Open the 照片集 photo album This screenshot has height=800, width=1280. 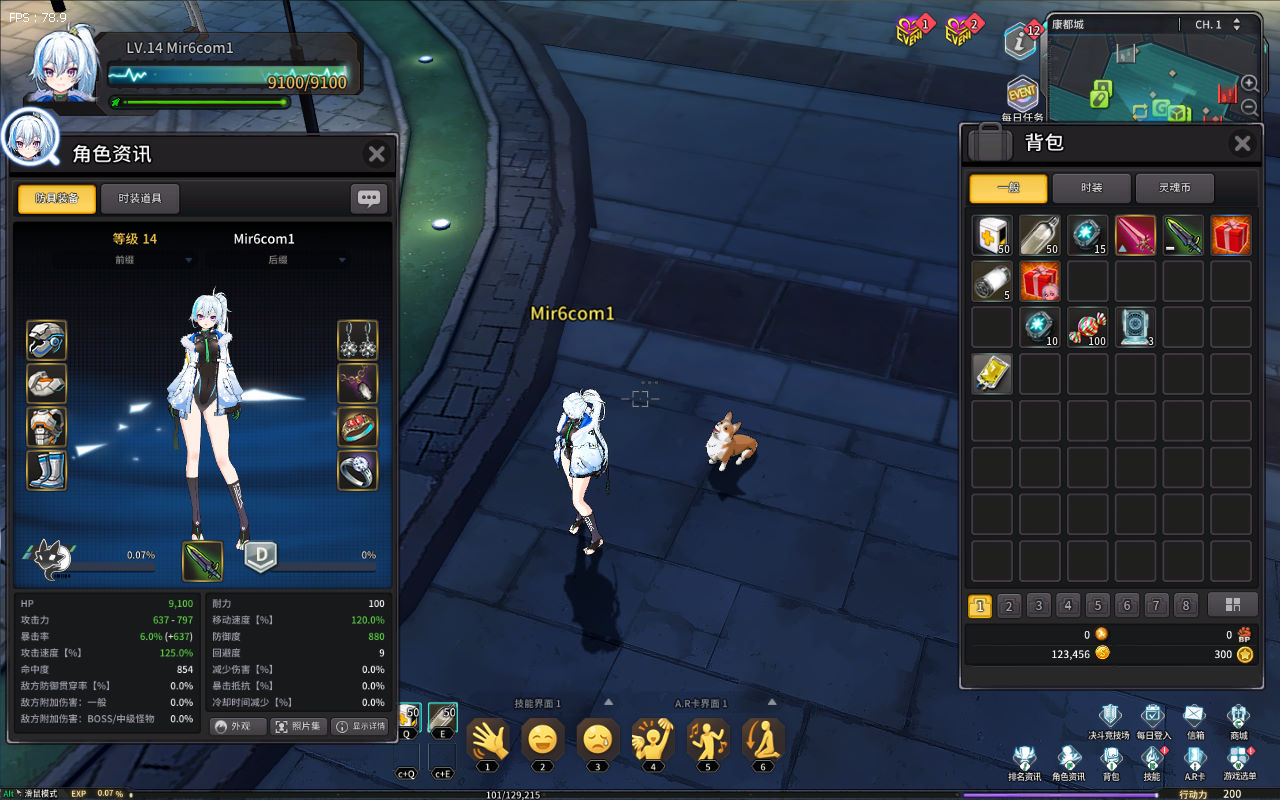[298, 726]
